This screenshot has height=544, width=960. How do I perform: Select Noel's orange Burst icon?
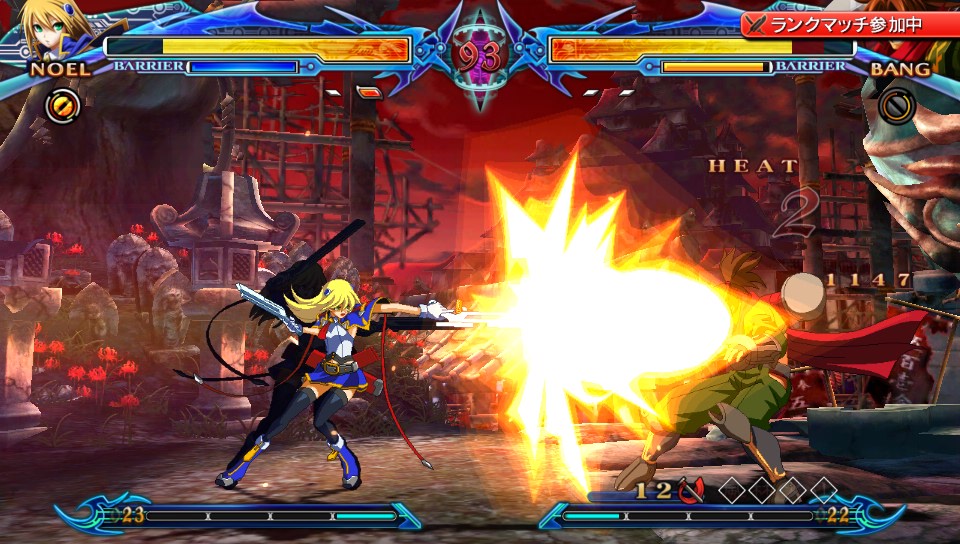pos(60,105)
